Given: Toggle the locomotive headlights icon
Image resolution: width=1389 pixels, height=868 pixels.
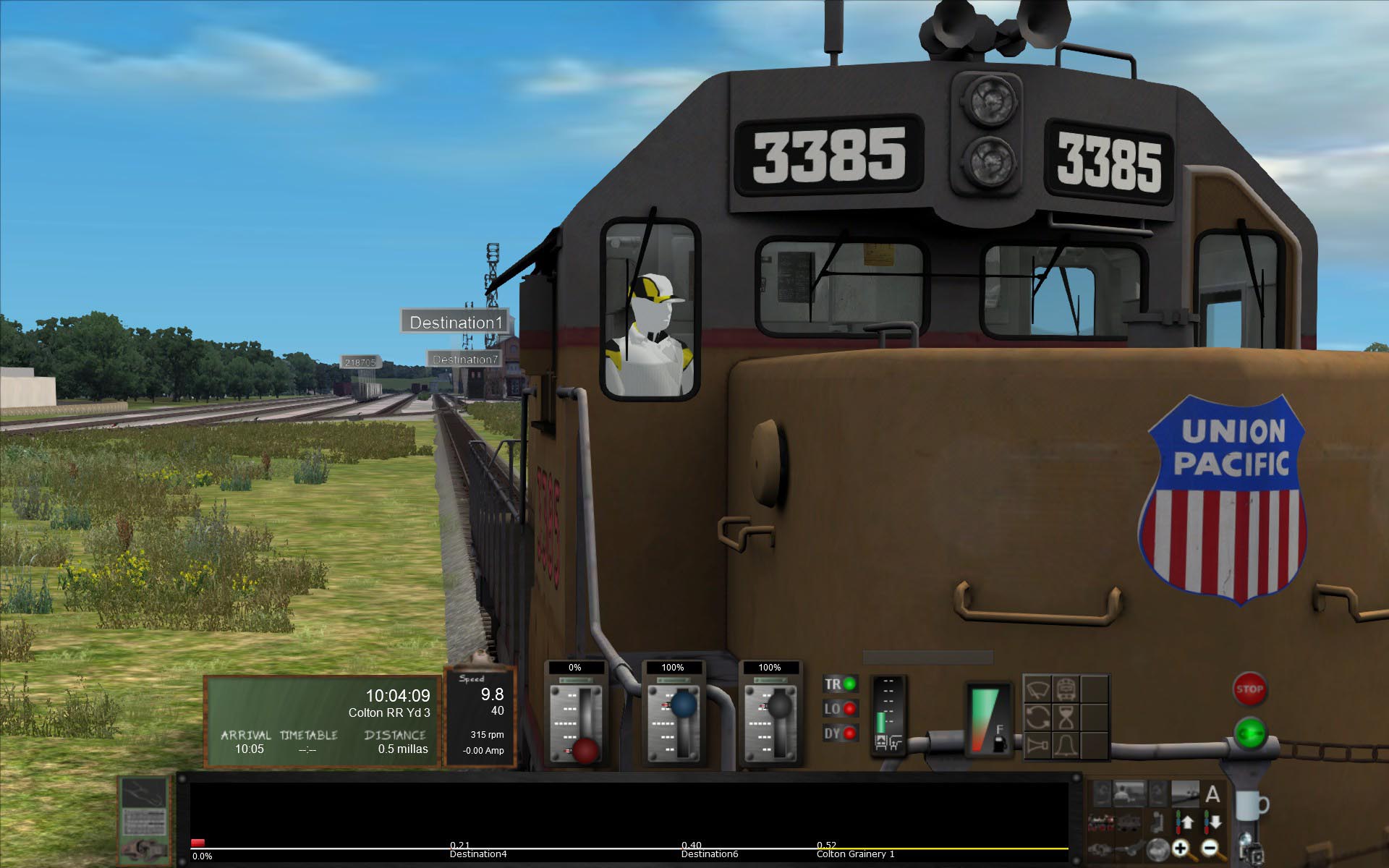Looking at the screenshot, I should coord(1066,689).
